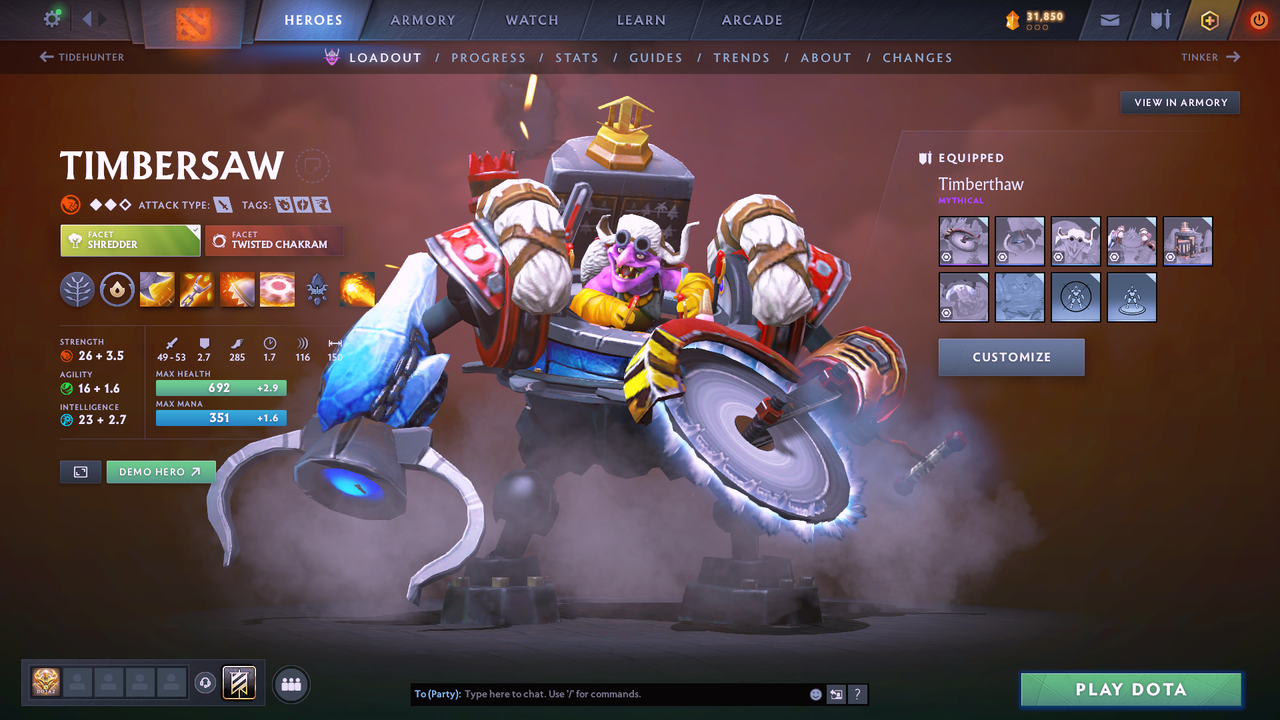1280x720 pixels.
Task: Click the green Max Health bar
Action: pyautogui.click(x=220, y=387)
